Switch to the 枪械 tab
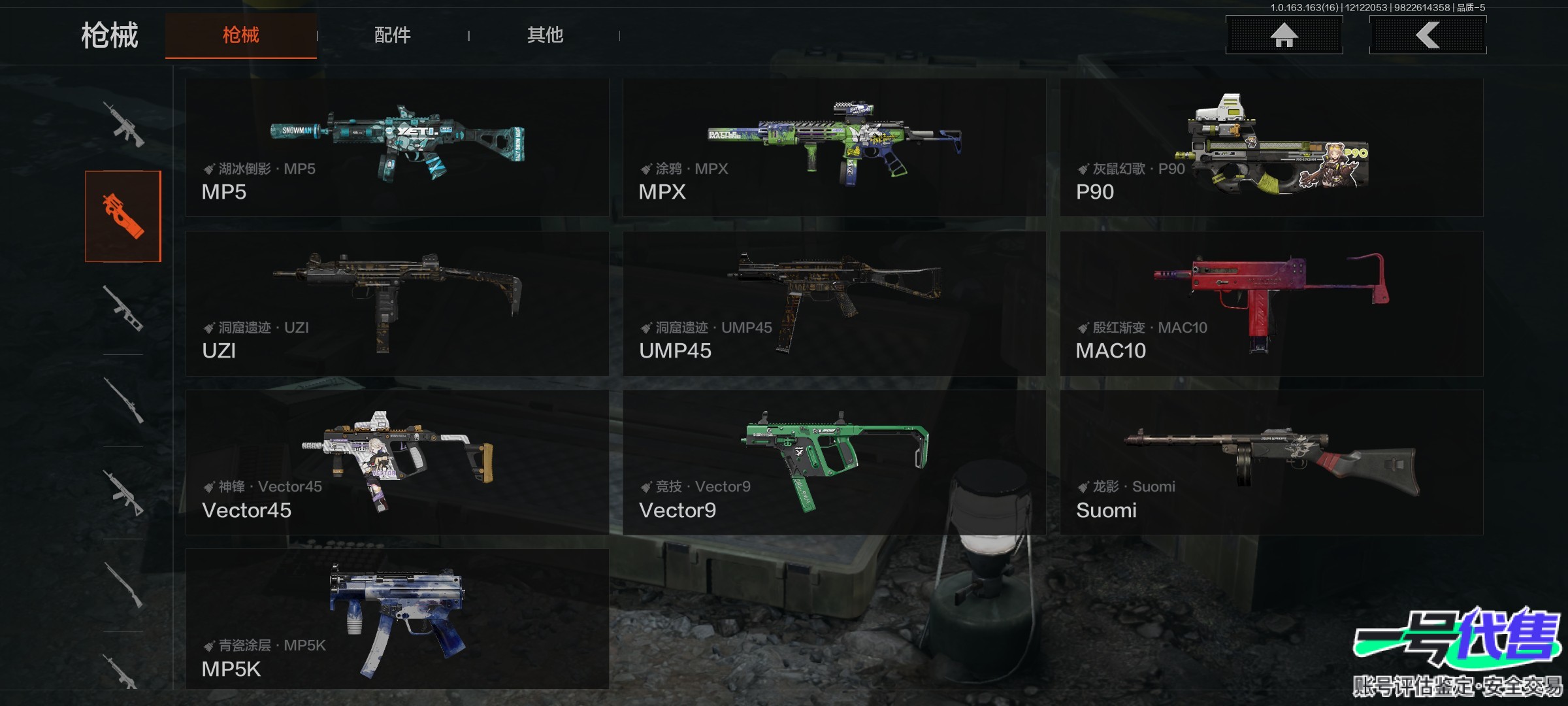The width and height of the screenshot is (1568, 706). (240, 35)
